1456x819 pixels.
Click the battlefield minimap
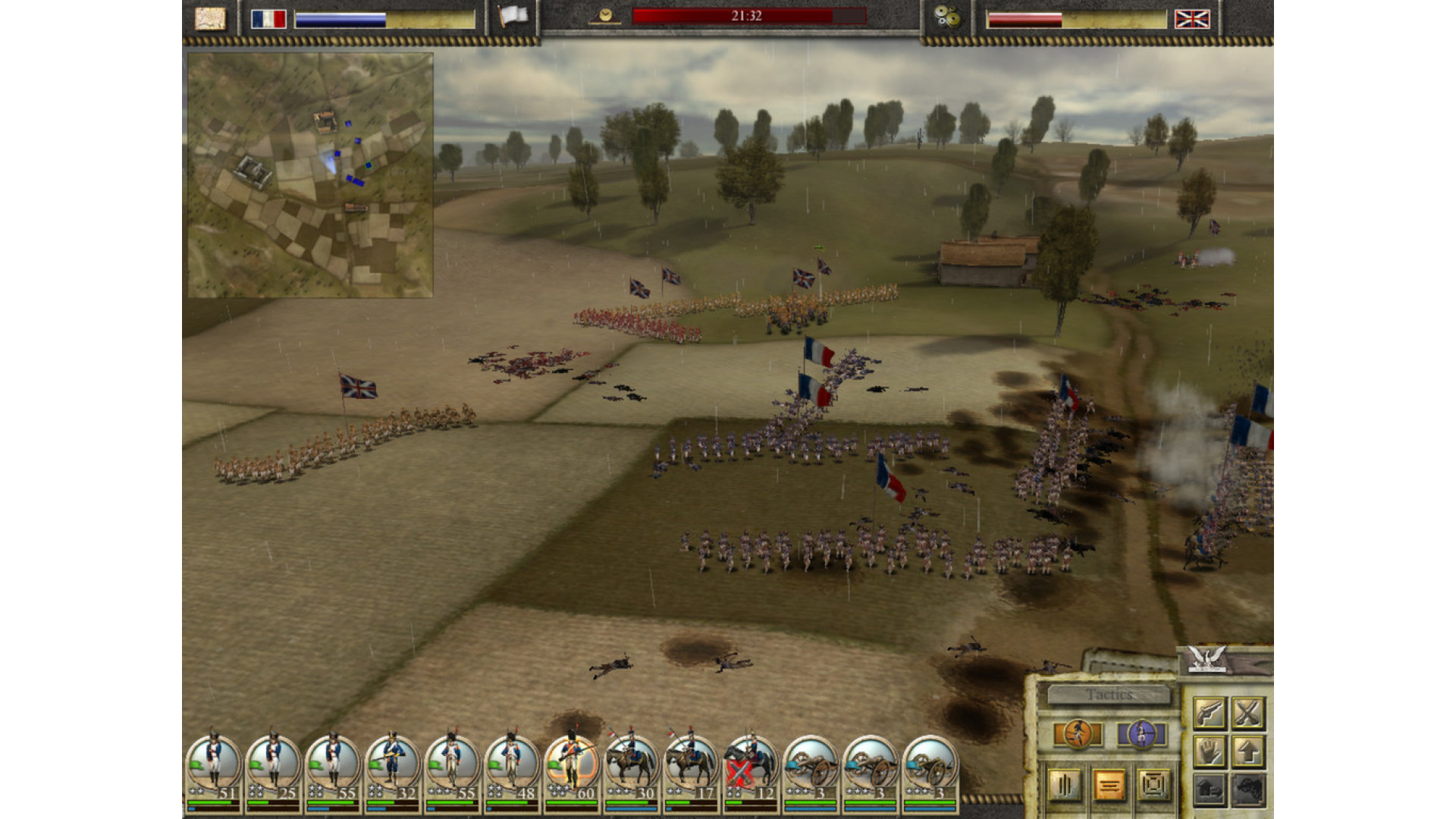pyautogui.click(x=310, y=175)
